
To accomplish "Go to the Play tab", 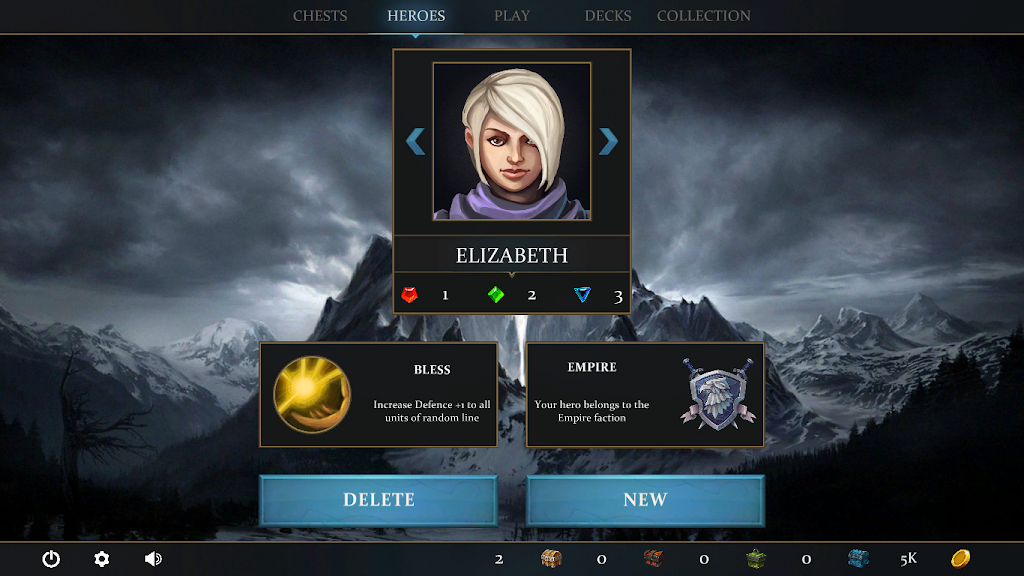I will coord(512,16).
